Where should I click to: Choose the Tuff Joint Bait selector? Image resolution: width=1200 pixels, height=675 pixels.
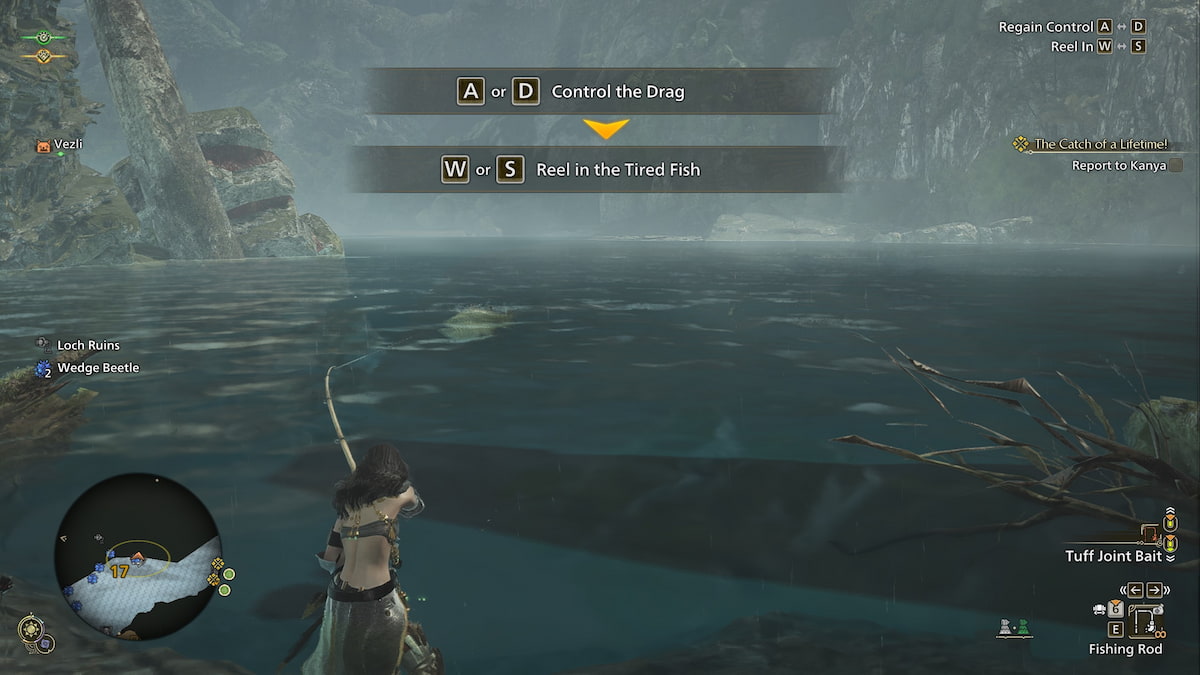pos(1114,556)
